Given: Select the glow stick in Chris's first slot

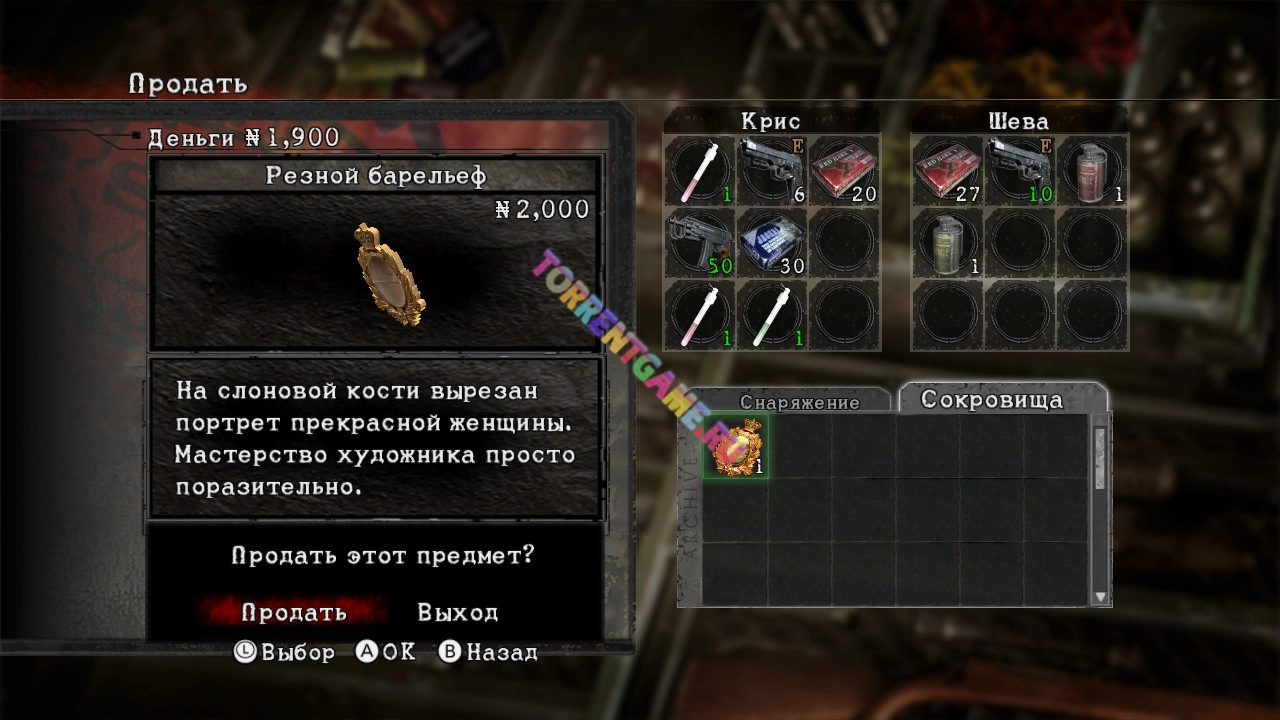Looking at the screenshot, I should pyautogui.click(x=699, y=170).
